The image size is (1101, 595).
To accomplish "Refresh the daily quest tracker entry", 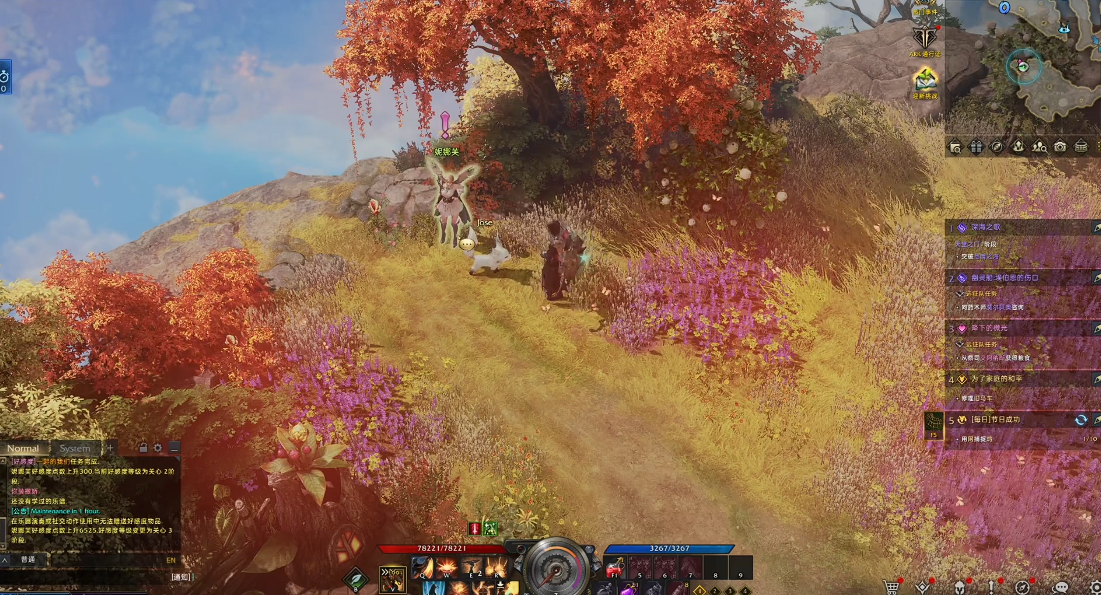I will point(1081,420).
